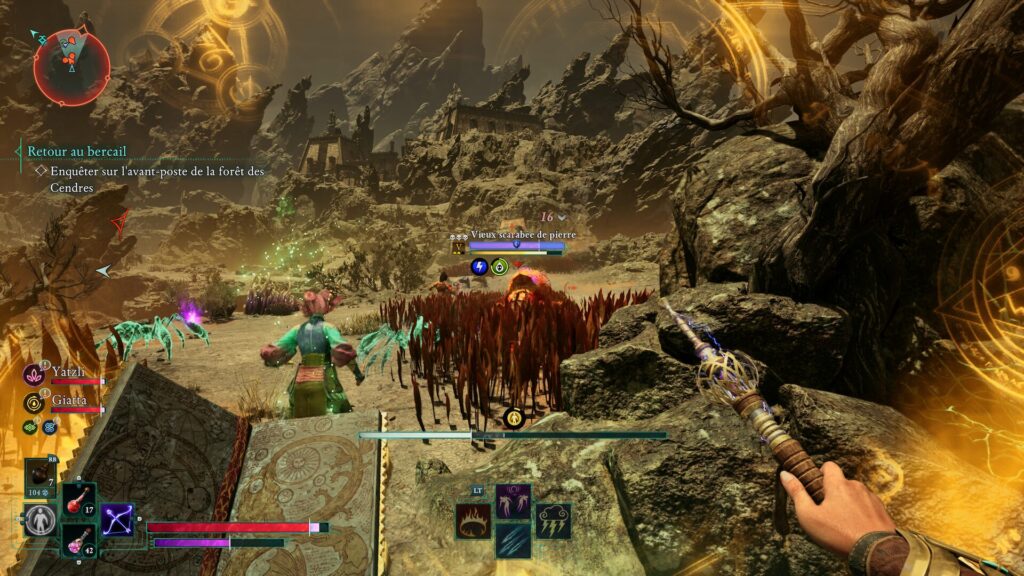This screenshot has height=576, width=1024.
Task: Cast the purple grasping hands spell
Action: point(513,501)
